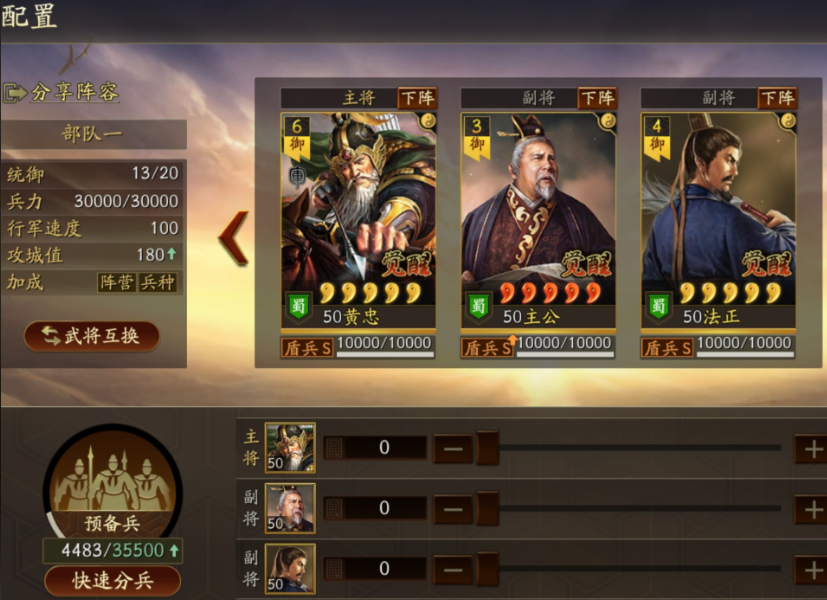The image size is (827, 600).
Task: Select the 部队一 team label
Action: click(93, 134)
